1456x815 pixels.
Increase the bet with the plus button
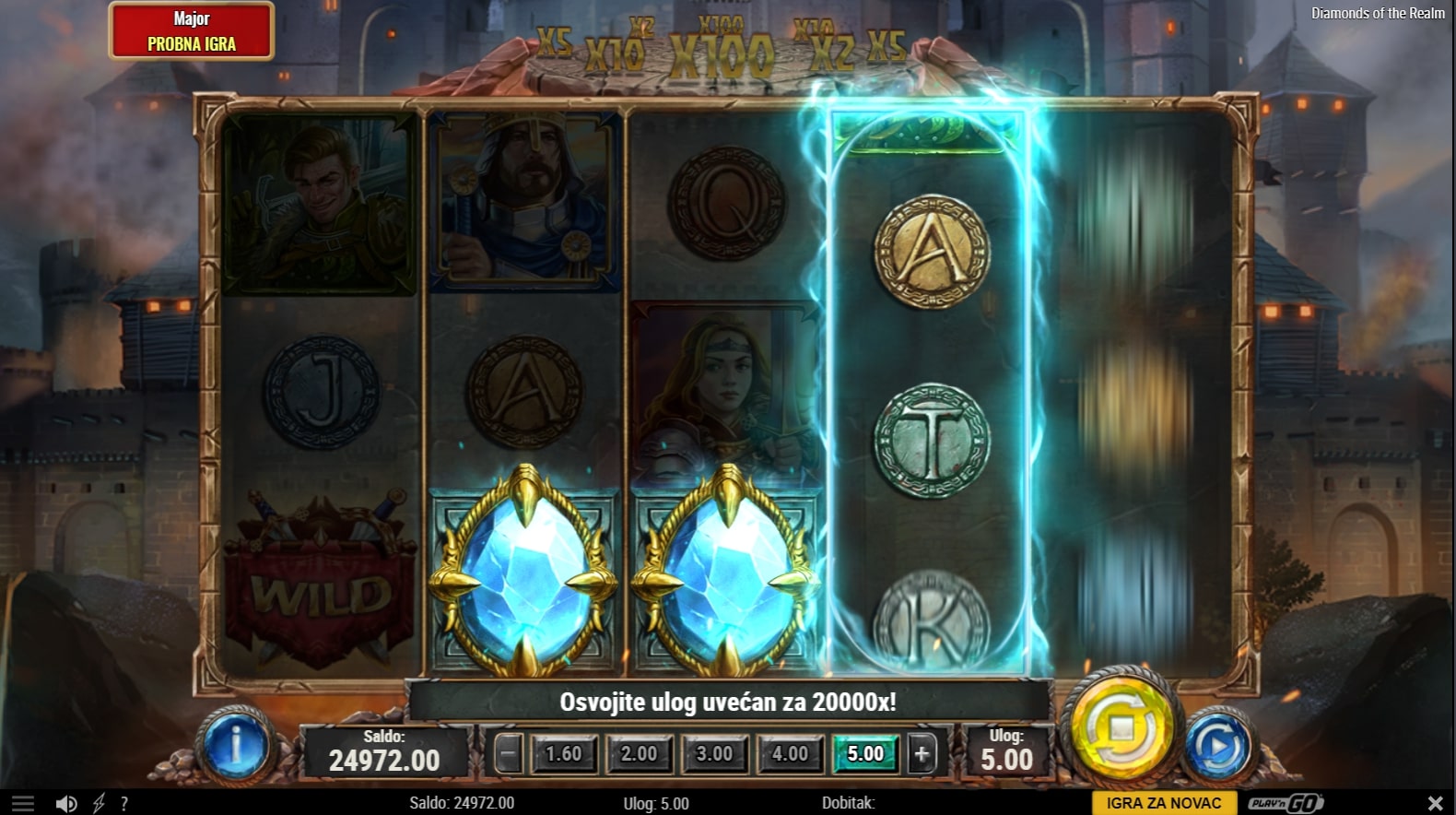(x=922, y=754)
